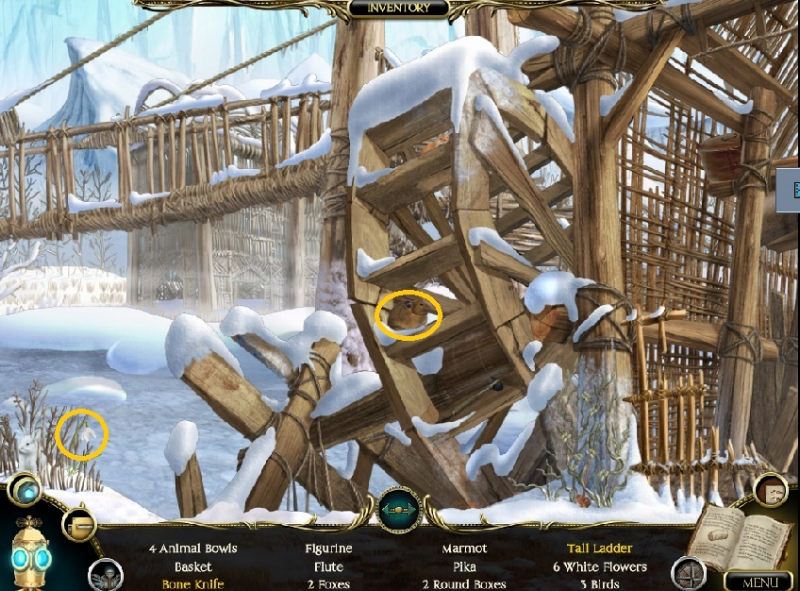Click the central green arrows switch button
800x591 pixels.
click(x=399, y=510)
